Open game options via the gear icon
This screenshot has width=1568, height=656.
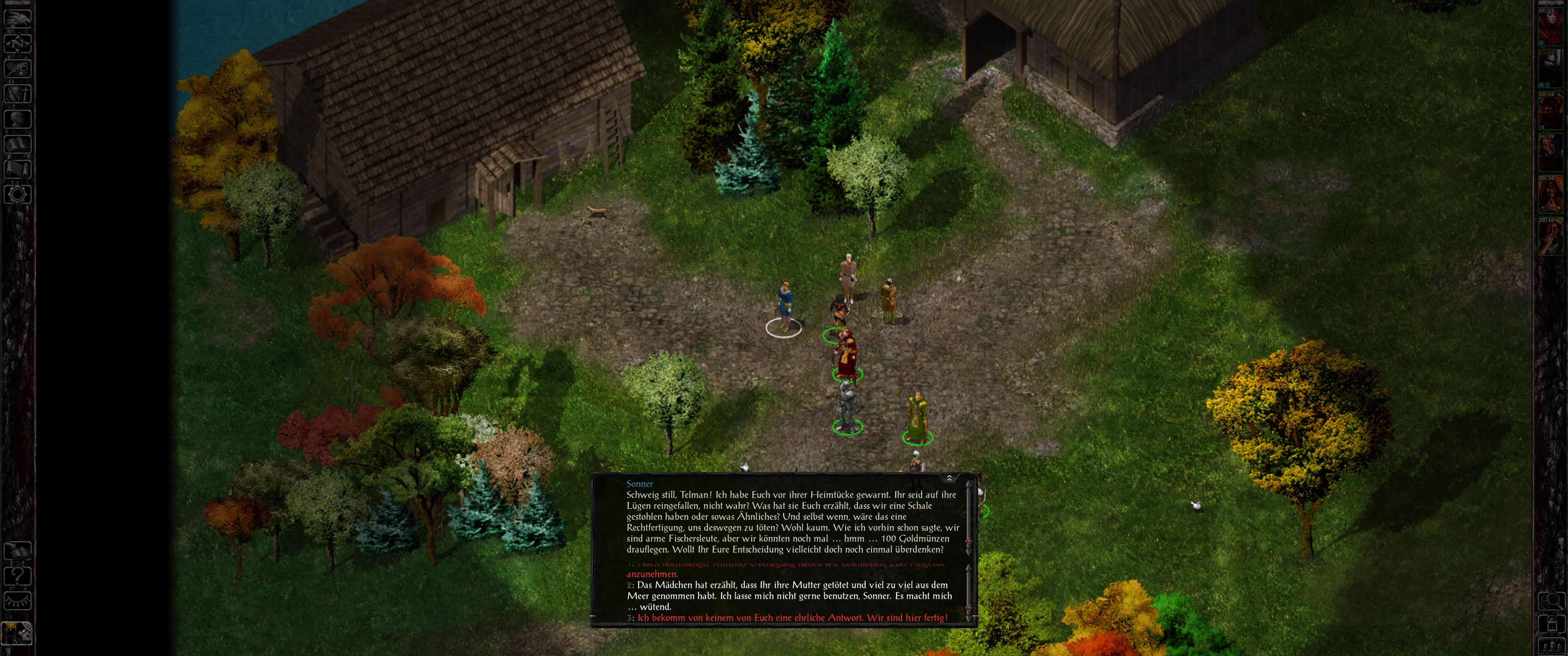pos(18,195)
